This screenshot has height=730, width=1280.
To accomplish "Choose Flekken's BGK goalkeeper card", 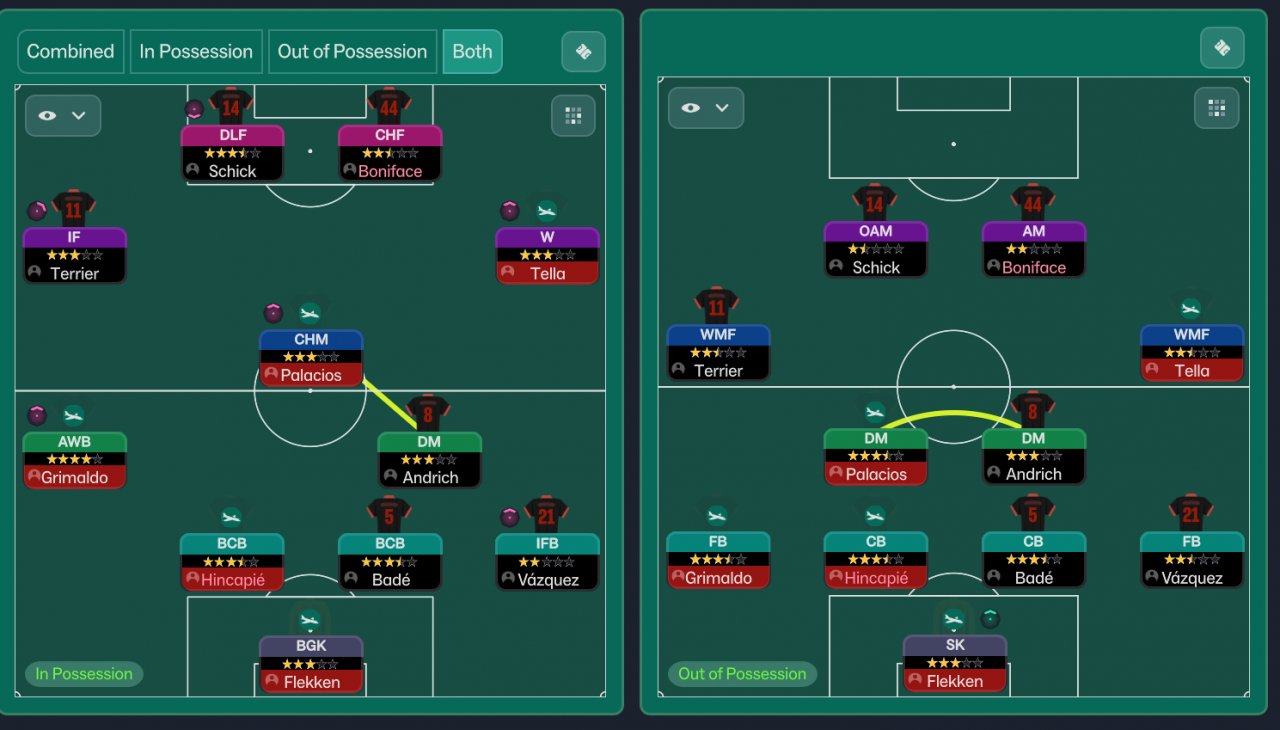I will (311, 663).
